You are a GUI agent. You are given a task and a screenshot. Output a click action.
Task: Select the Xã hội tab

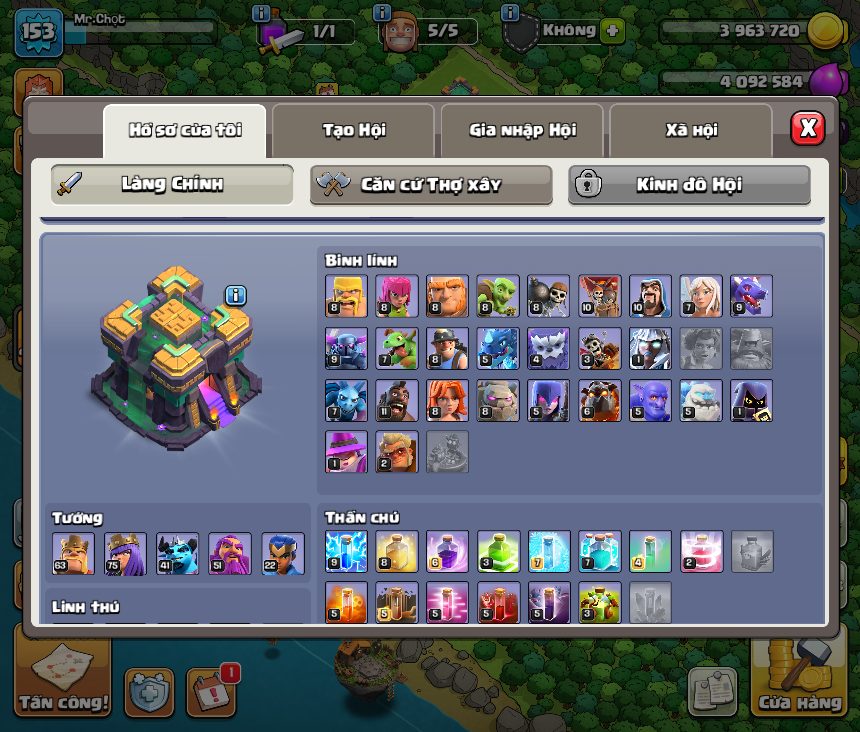pos(691,130)
